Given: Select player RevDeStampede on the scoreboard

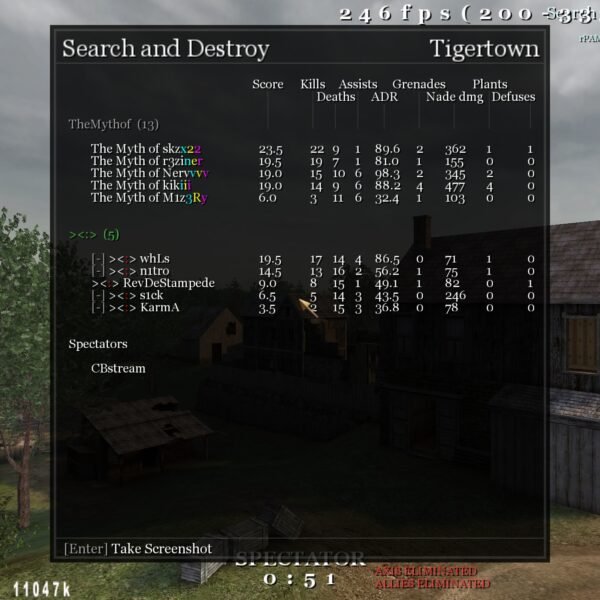Looking at the screenshot, I should 162,283.
